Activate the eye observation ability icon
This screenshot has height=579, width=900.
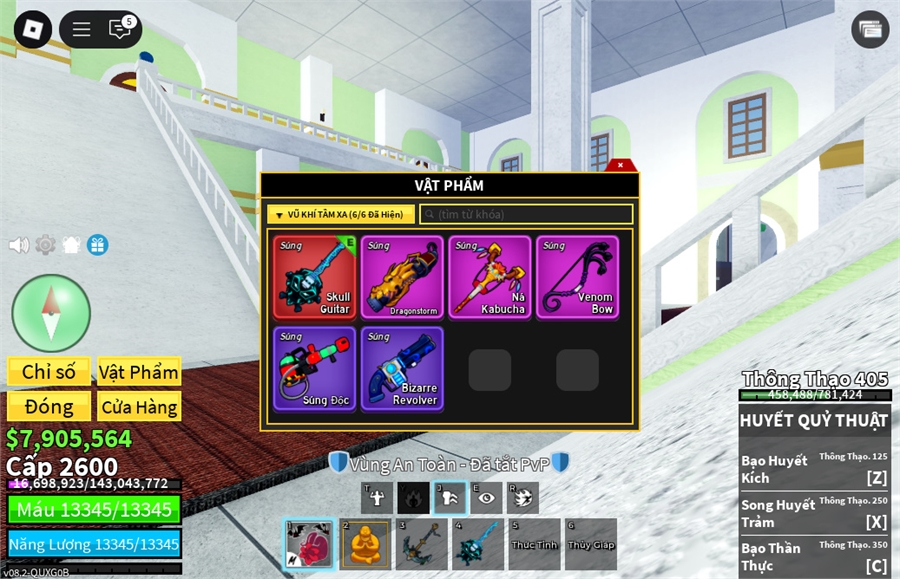click(486, 497)
